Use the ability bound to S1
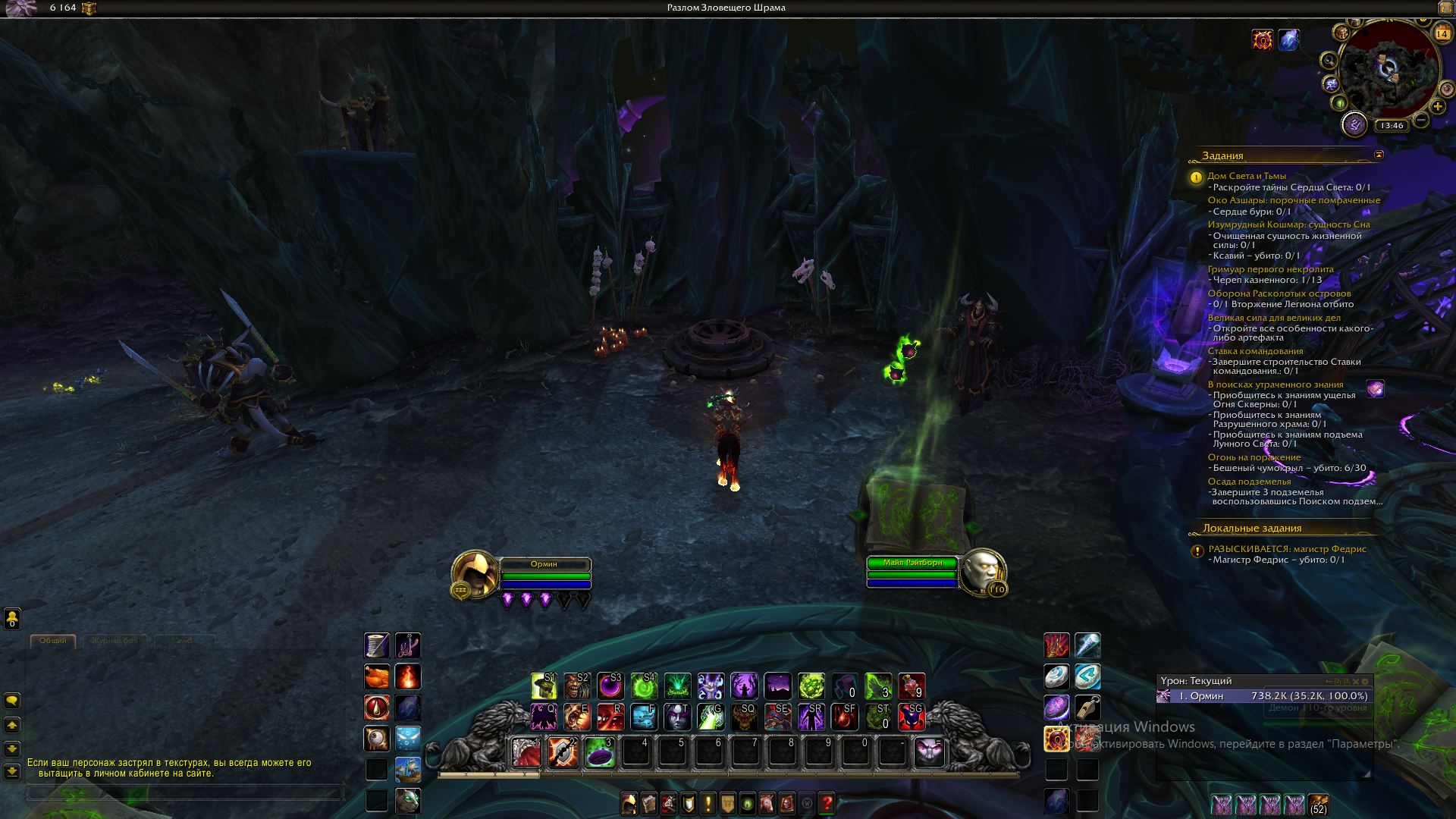 (544, 686)
